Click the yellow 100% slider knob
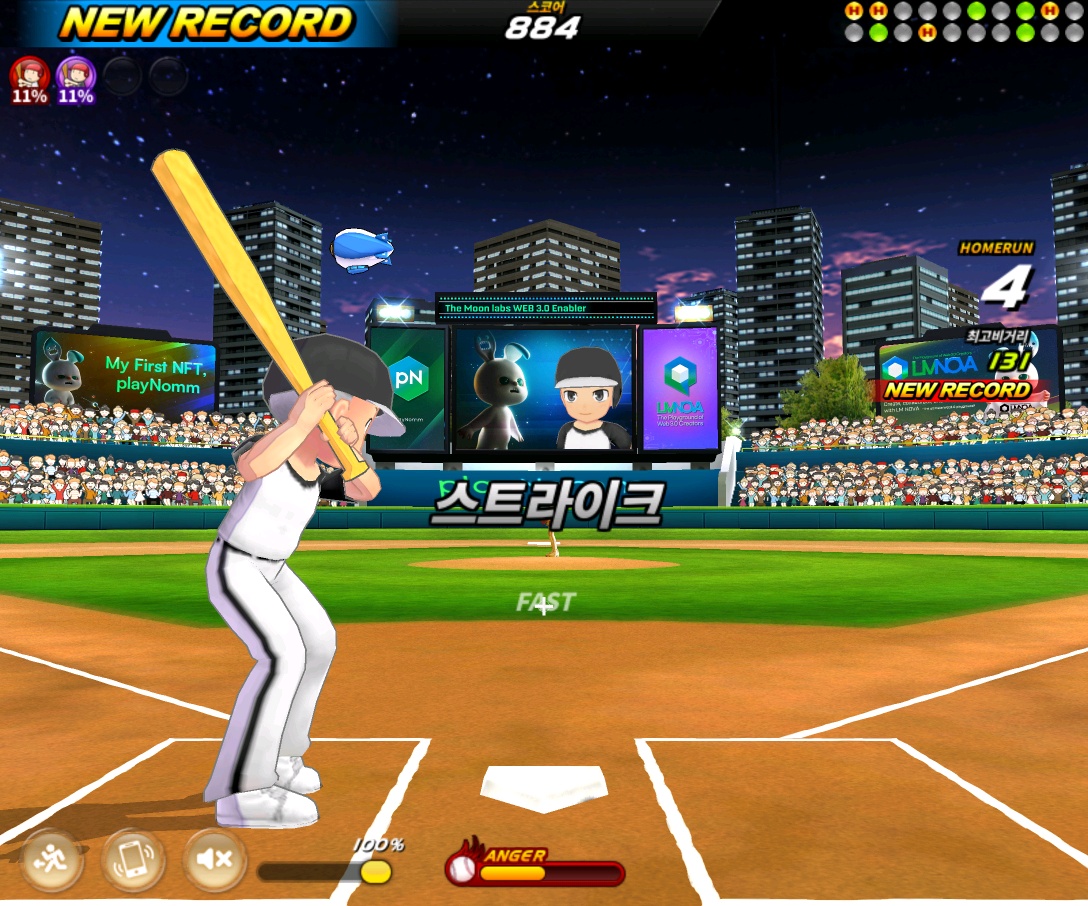 [x=375, y=872]
